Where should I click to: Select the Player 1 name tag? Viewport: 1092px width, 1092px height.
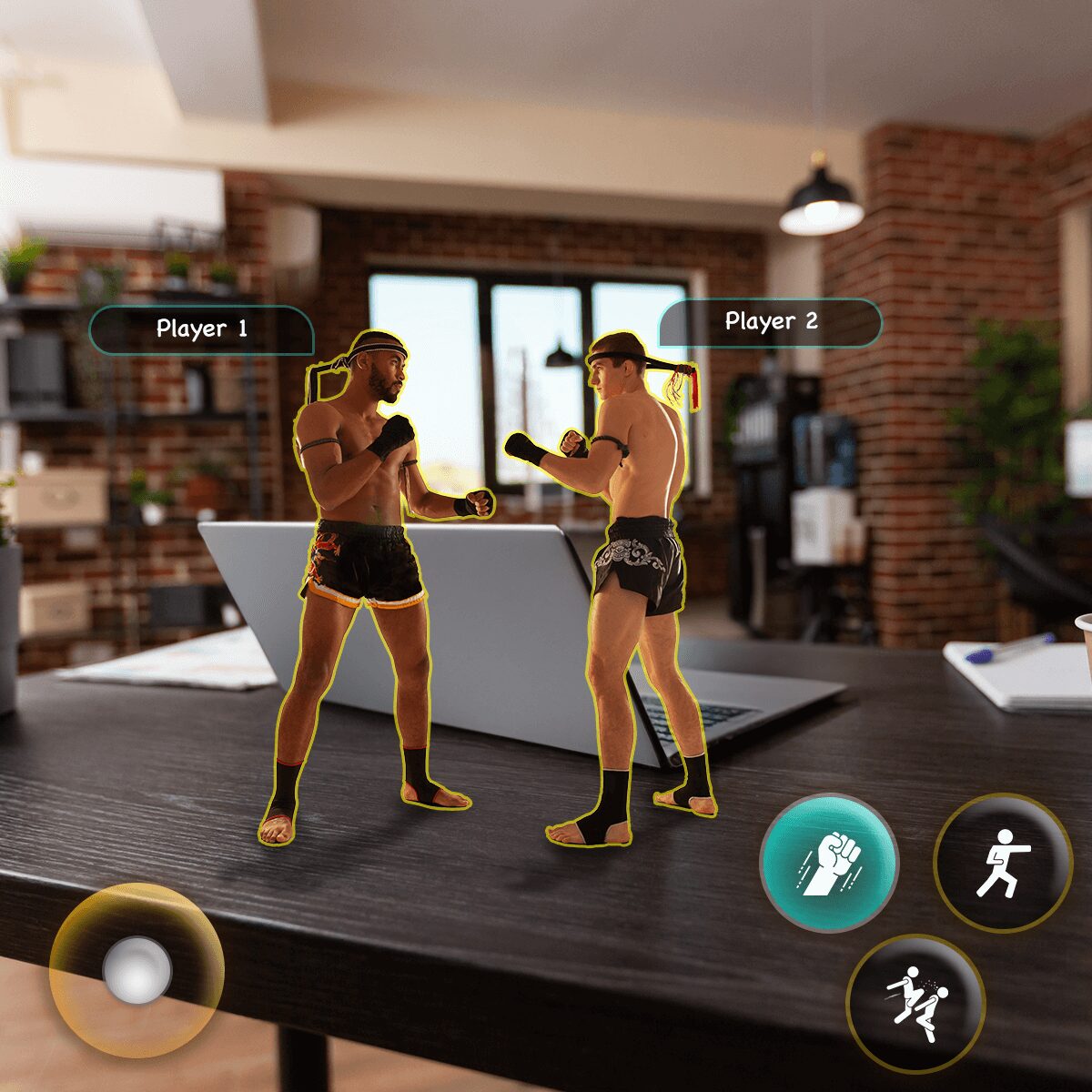click(201, 329)
